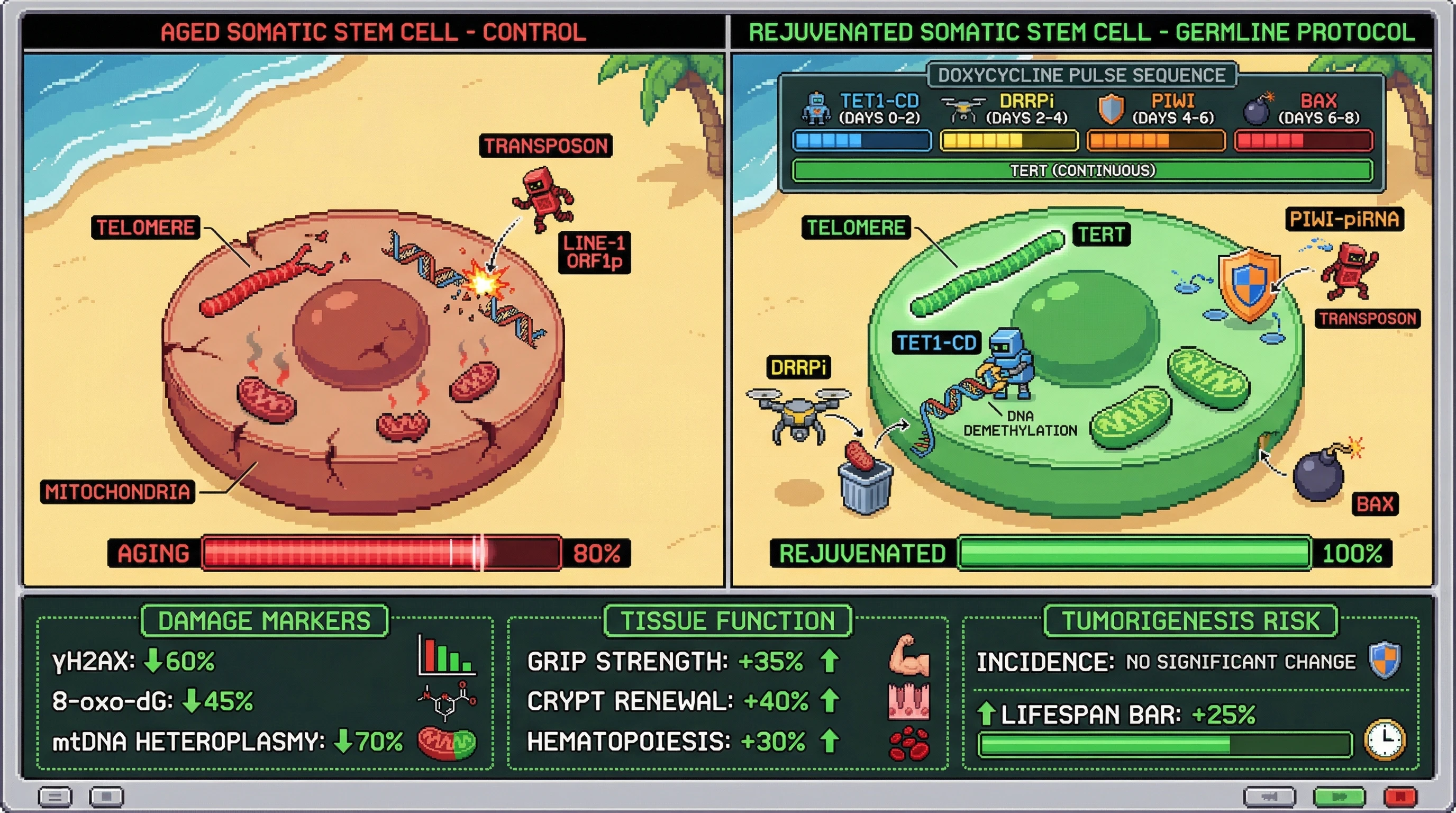Image resolution: width=1456 pixels, height=813 pixels.
Task: Click the lifespan clock icon
Action: (1385, 739)
